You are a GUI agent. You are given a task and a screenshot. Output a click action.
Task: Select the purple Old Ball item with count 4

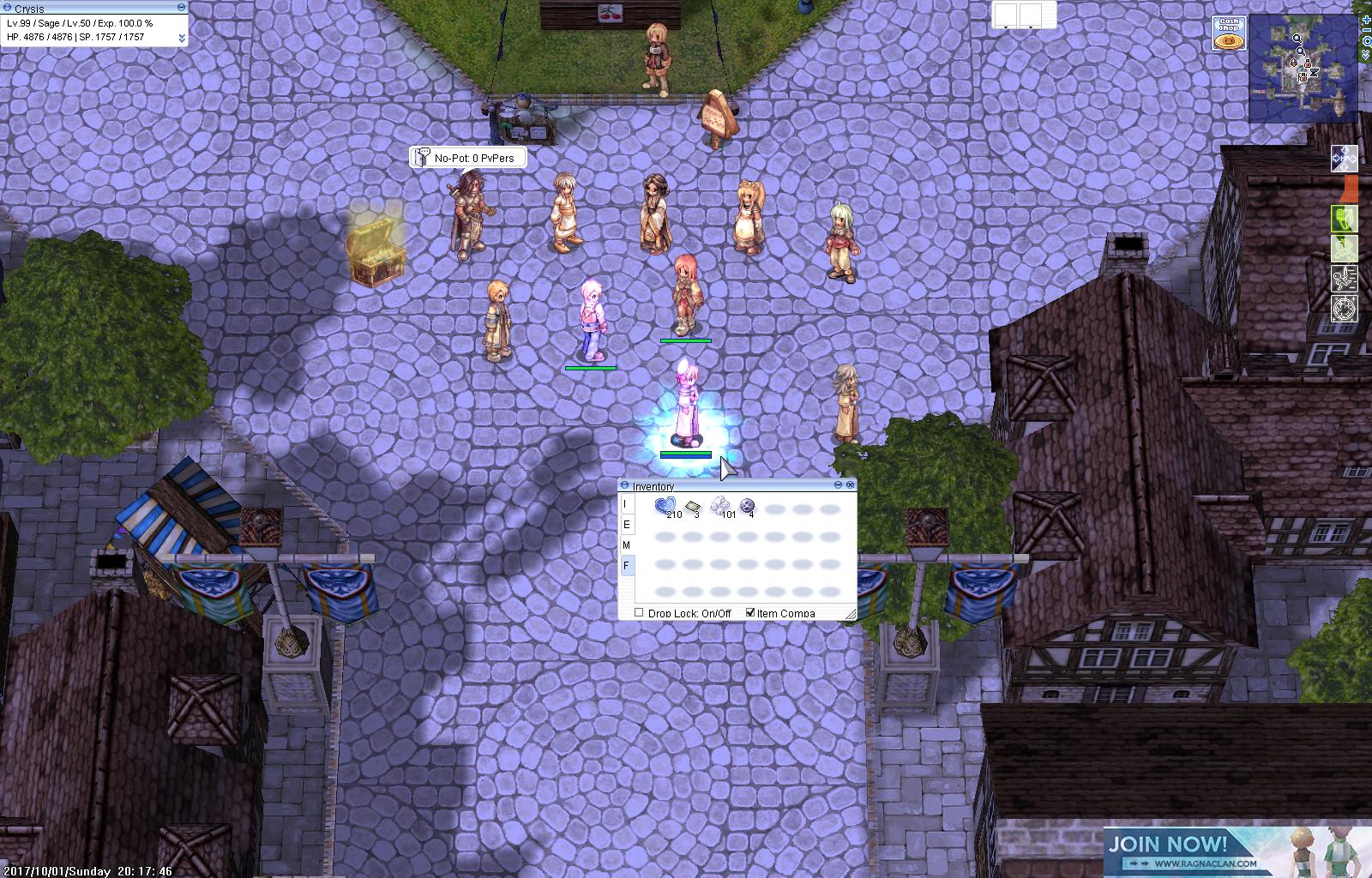pos(747,505)
